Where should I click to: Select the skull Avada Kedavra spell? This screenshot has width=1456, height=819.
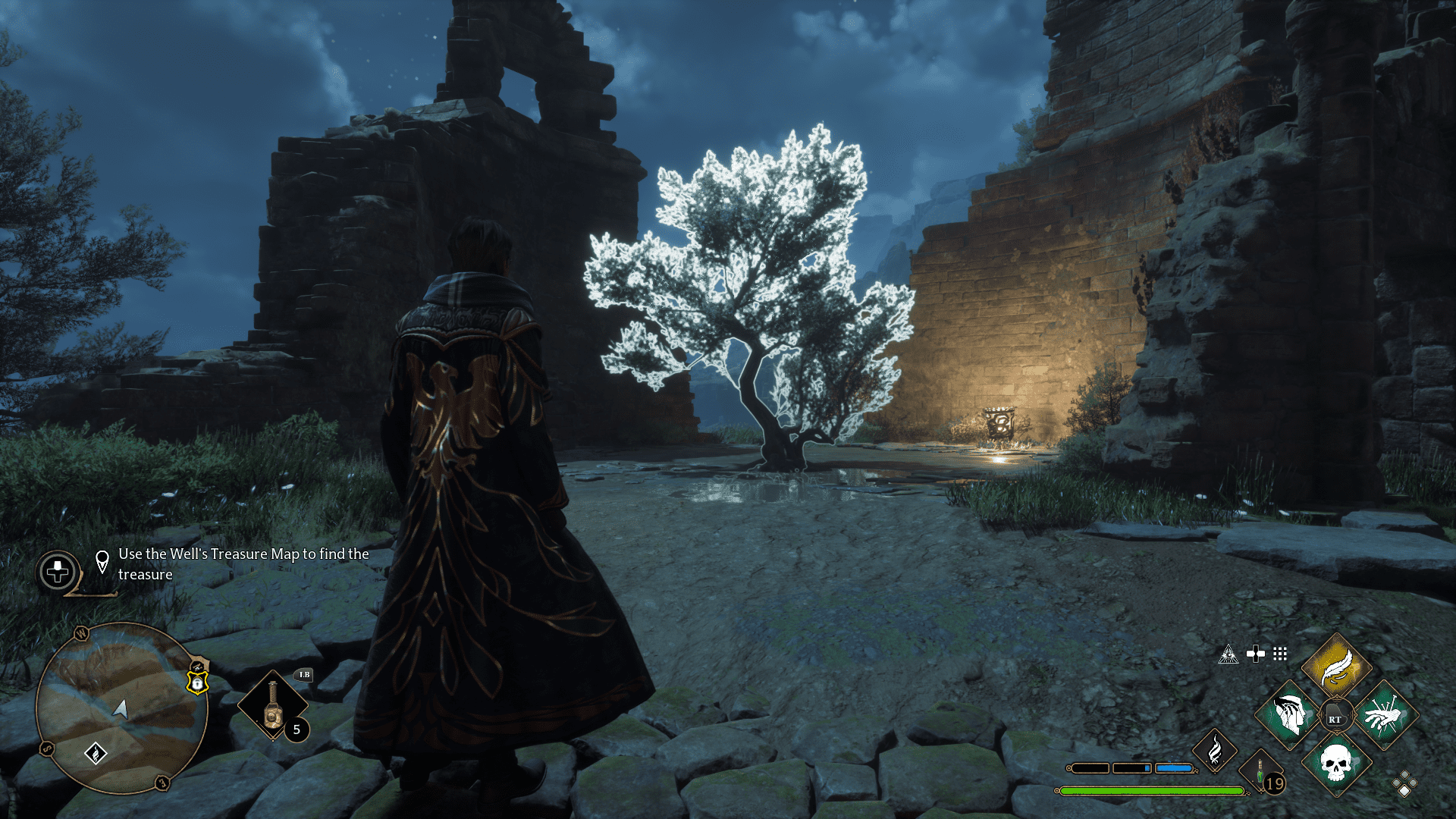point(1336,763)
